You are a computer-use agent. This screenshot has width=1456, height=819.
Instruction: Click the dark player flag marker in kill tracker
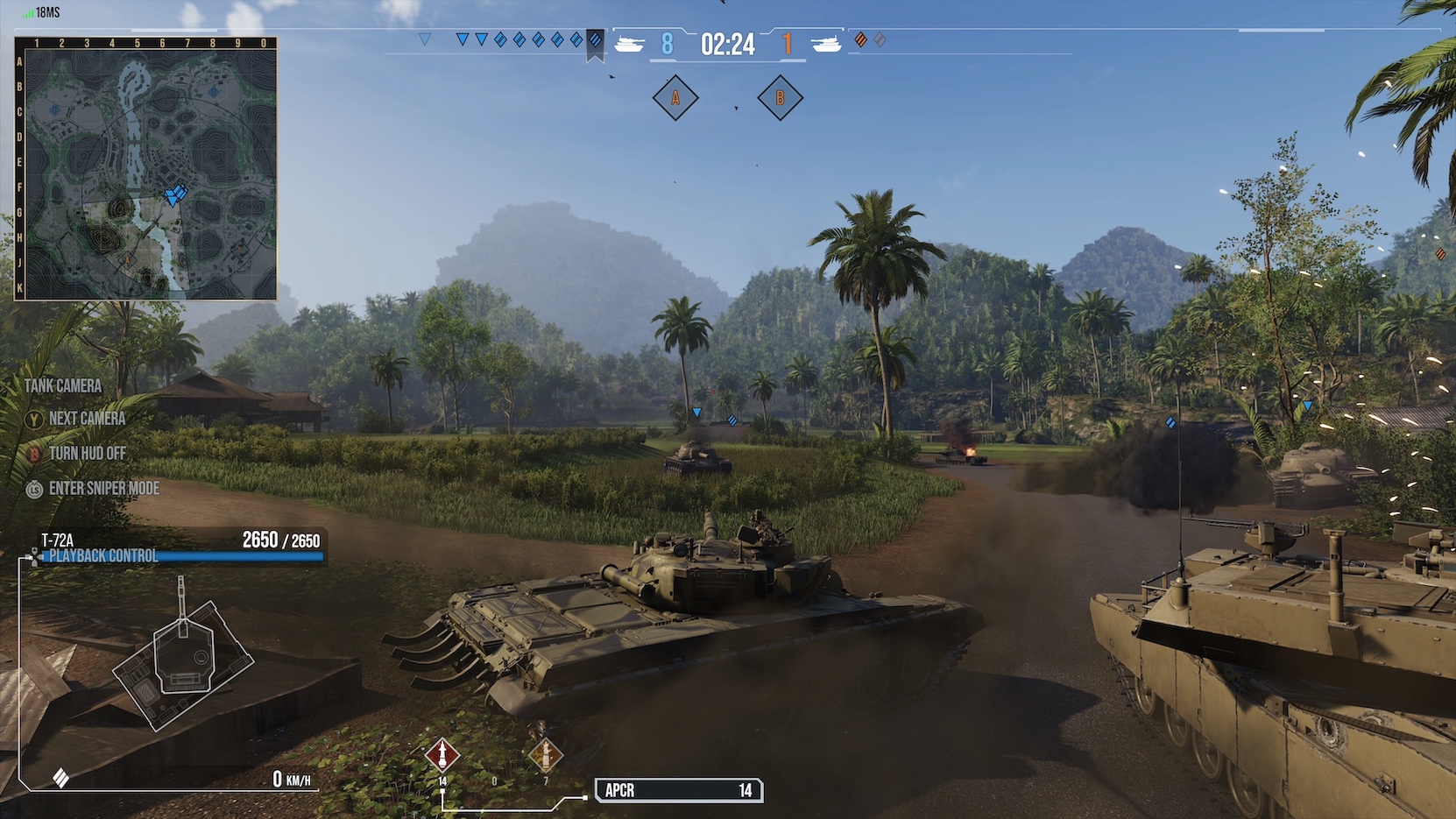pos(597,41)
